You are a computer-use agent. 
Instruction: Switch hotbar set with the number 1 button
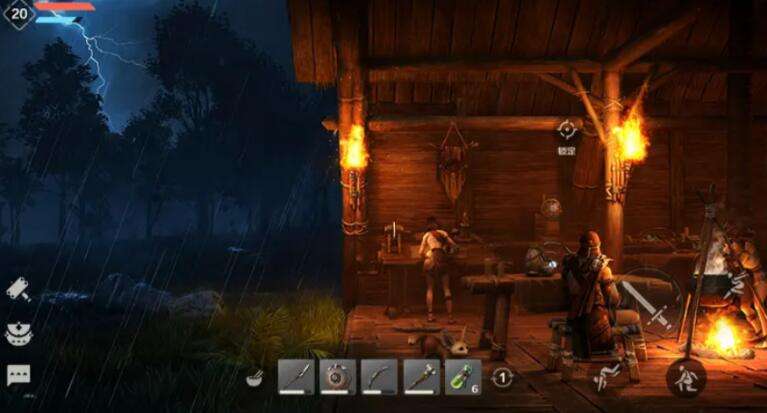click(504, 378)
